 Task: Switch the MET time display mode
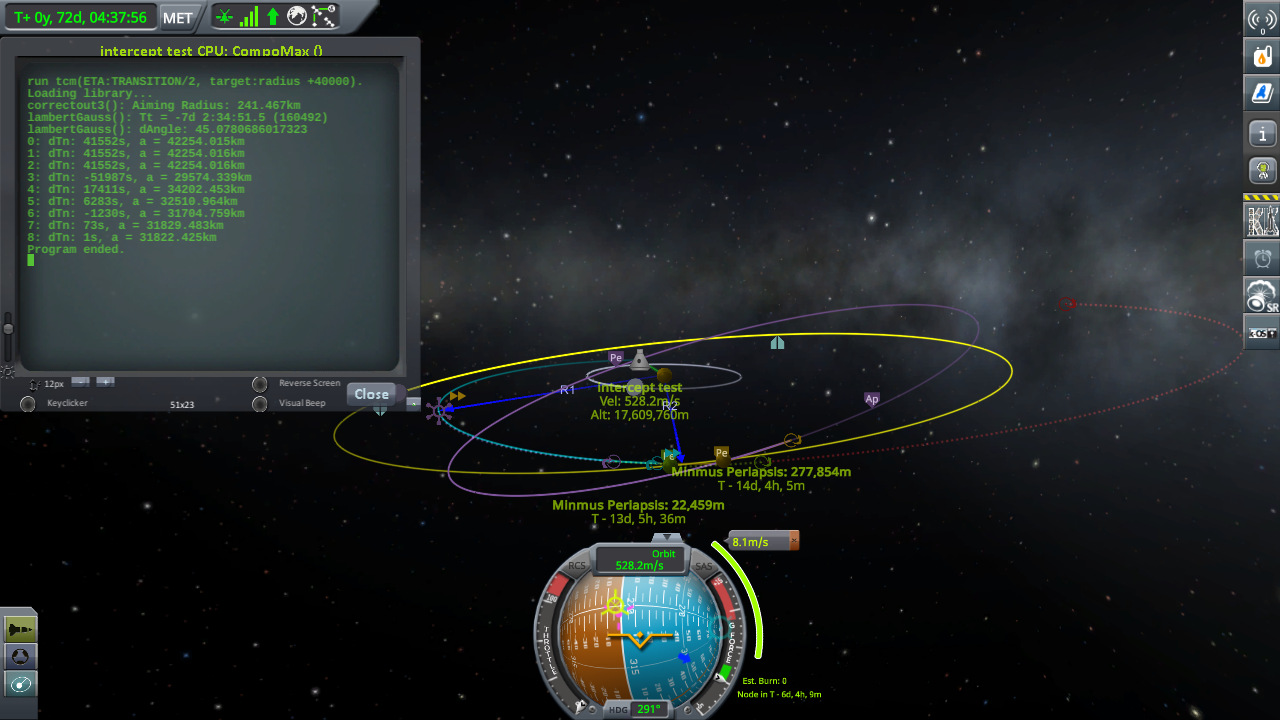[x=178, y=18]
